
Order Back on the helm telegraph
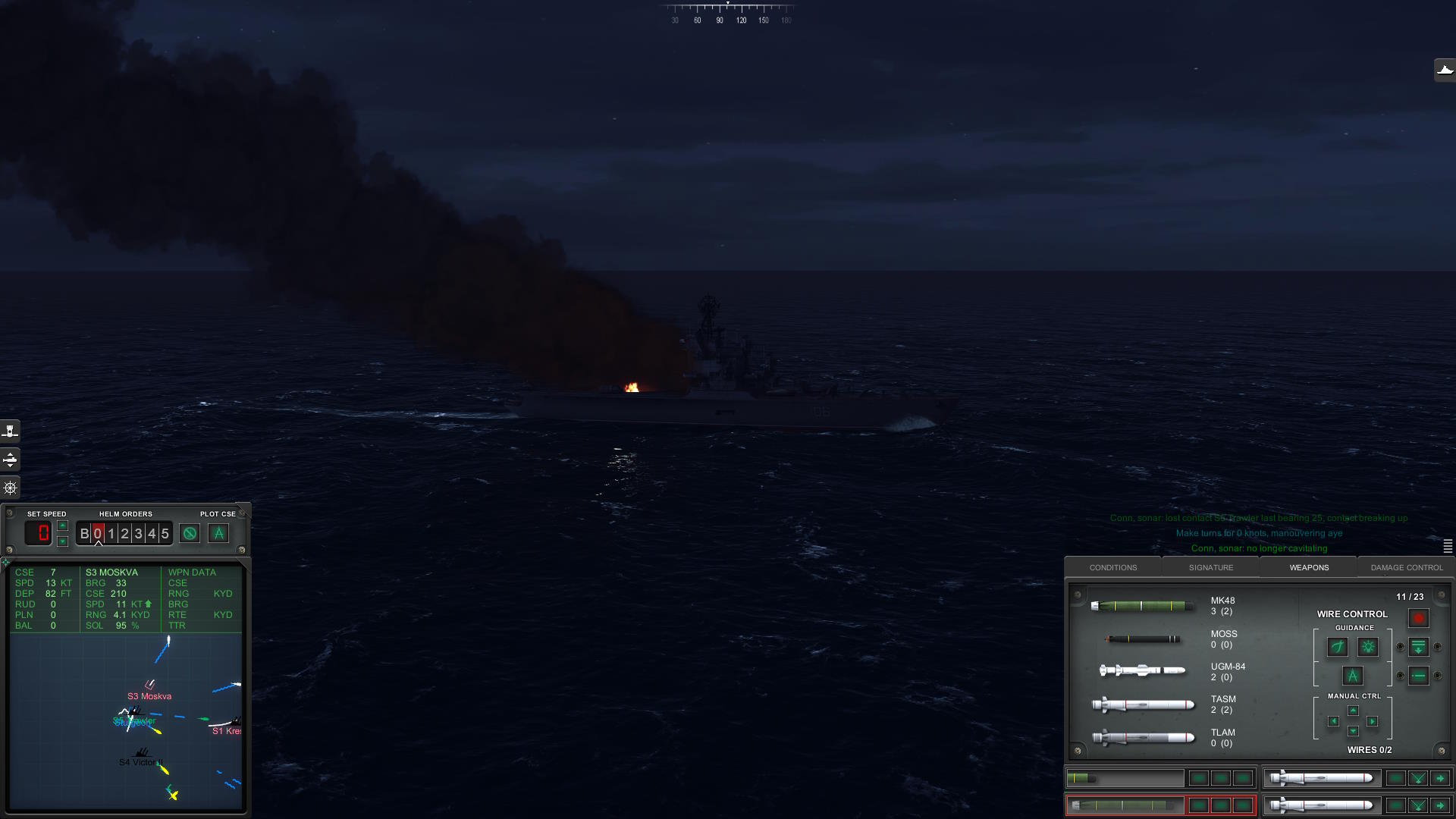84,534
